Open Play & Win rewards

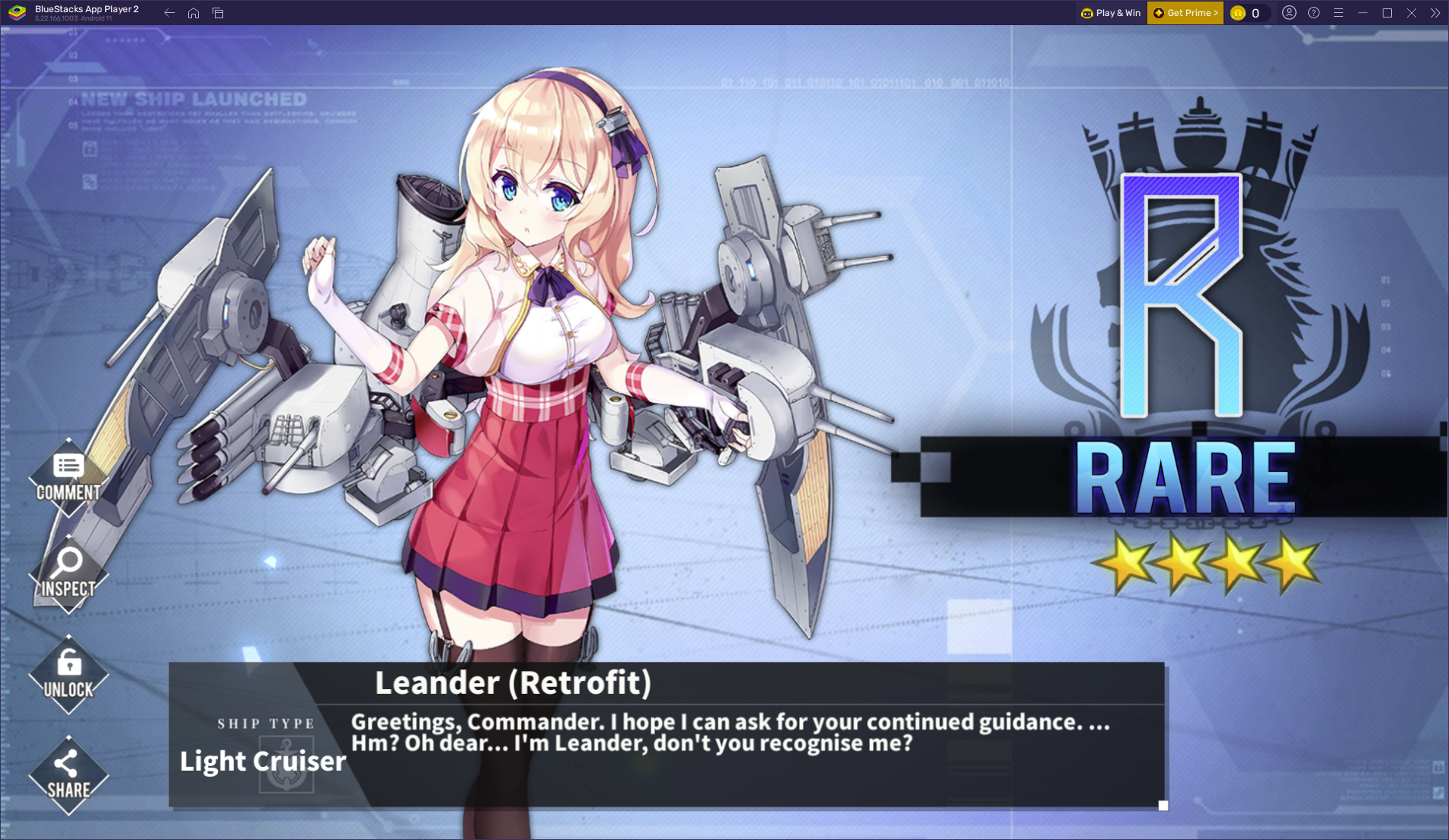(1111, 13)
